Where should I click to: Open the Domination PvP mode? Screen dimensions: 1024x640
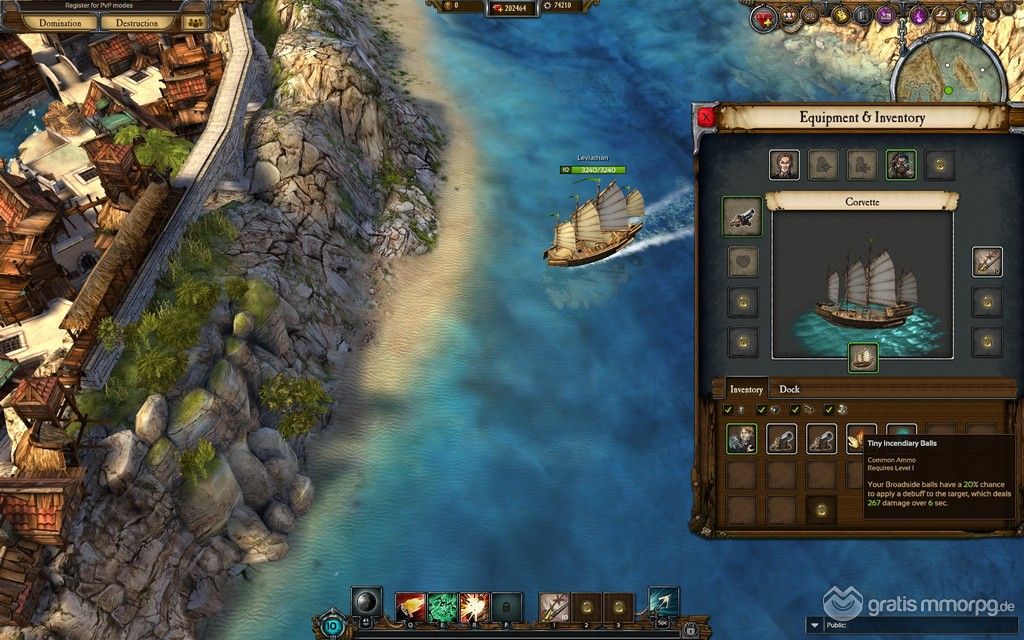pyautogui.click(x=60, y=22)
